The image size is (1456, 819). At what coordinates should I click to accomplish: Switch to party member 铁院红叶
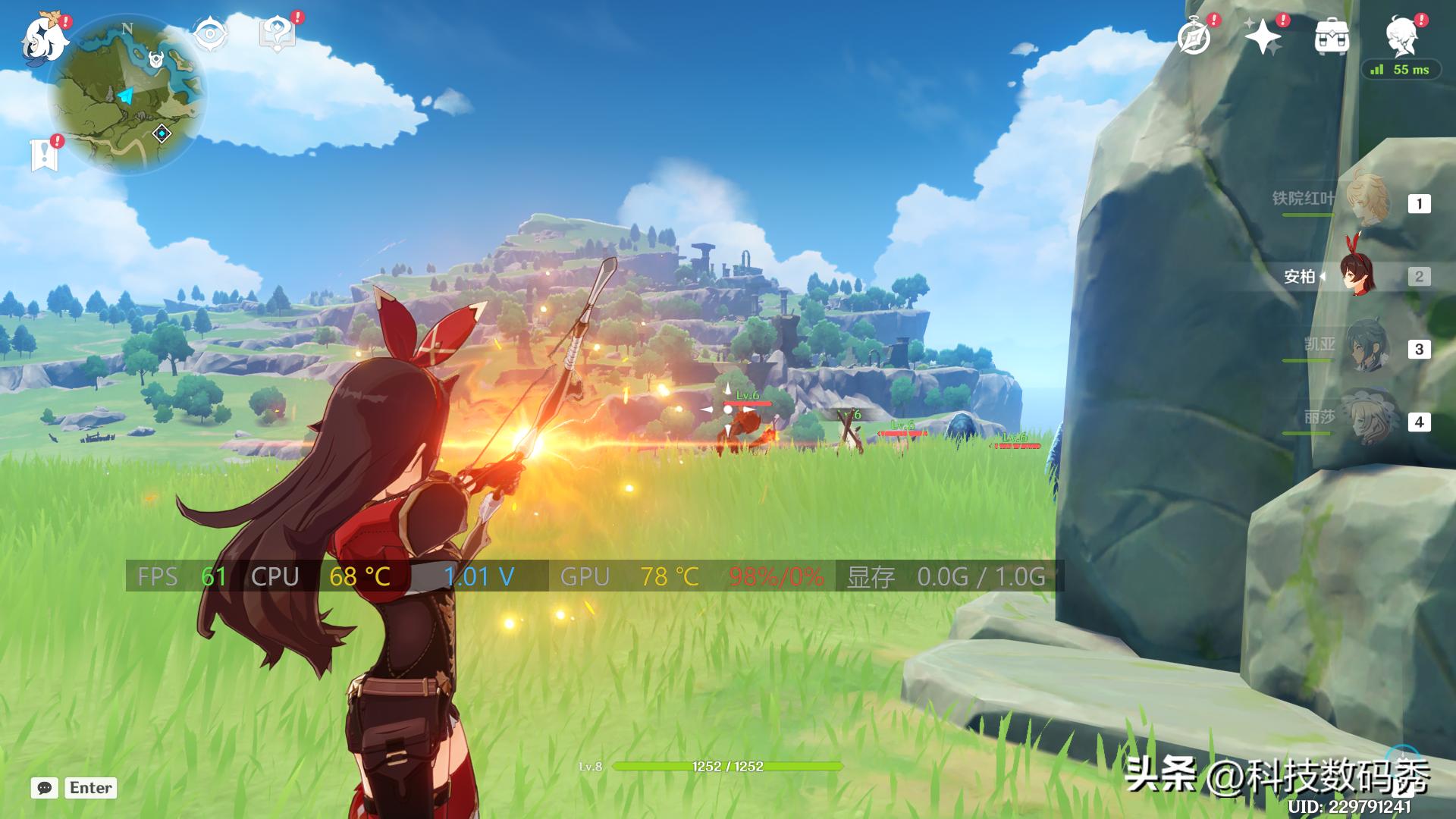[1367, 200]
